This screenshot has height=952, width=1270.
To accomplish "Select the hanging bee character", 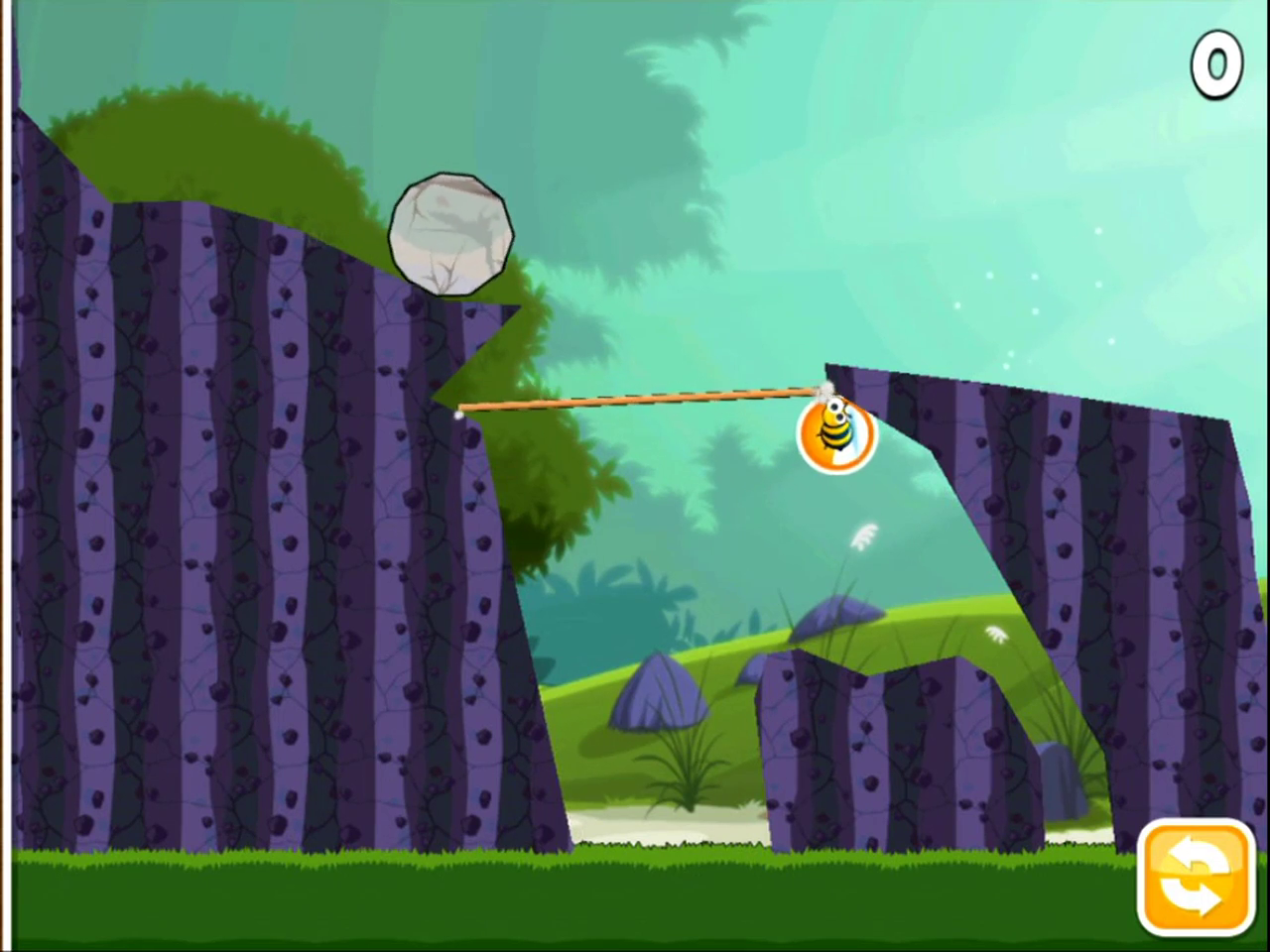I will [x=836, y=433].
